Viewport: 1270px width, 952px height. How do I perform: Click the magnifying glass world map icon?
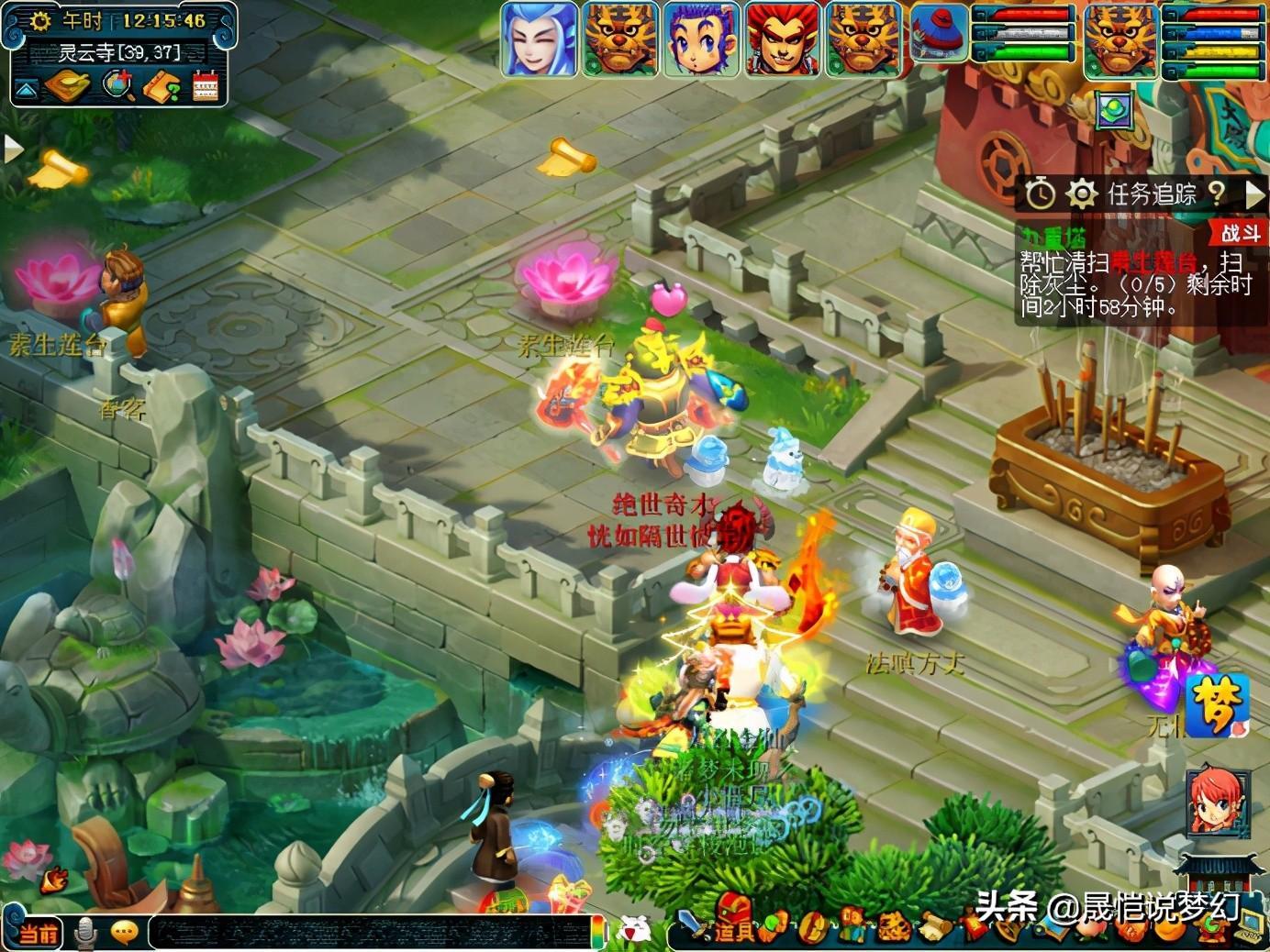tap(117, 86)
